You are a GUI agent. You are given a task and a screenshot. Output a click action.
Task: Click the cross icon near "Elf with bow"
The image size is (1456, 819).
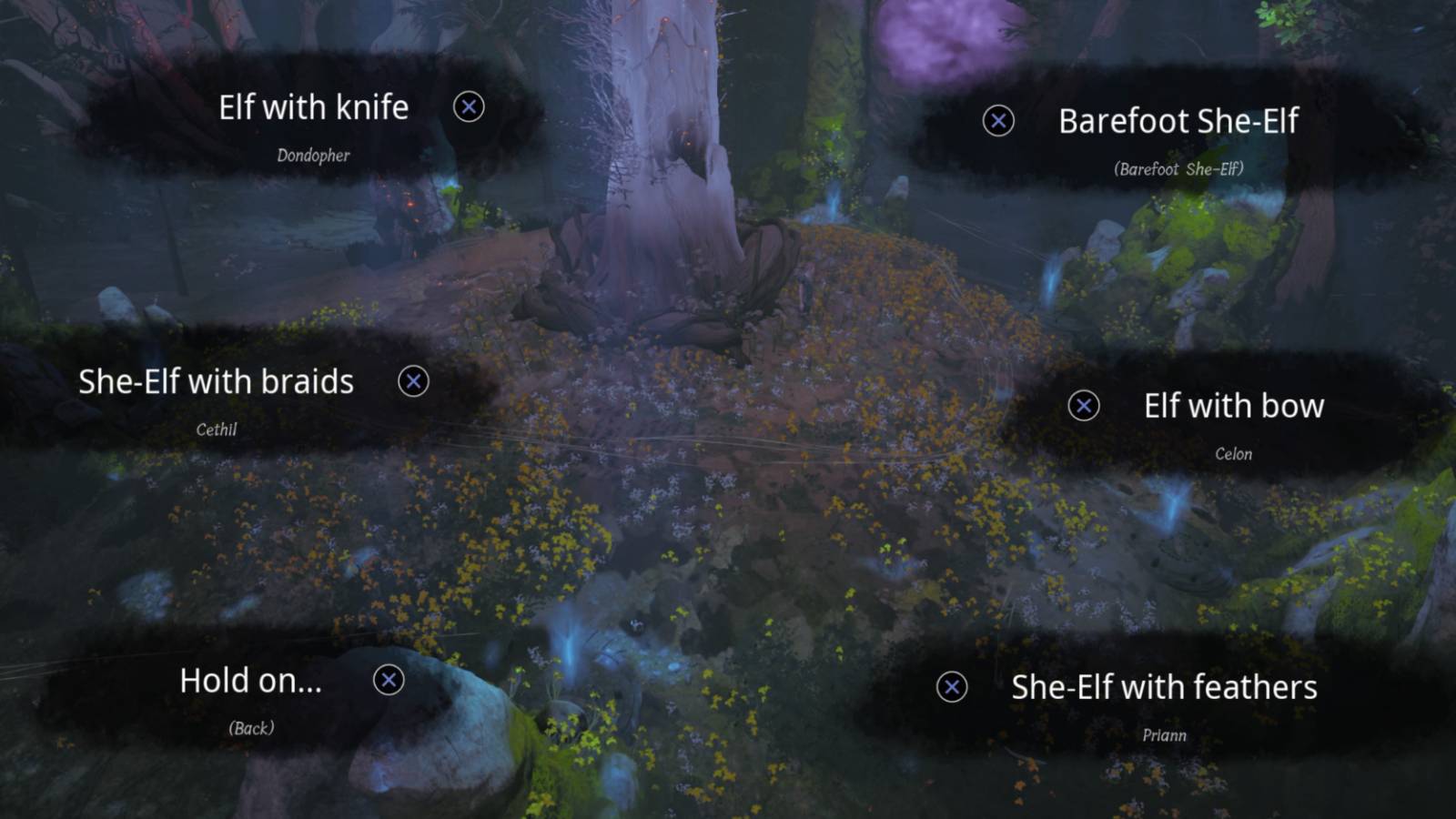click(1082, 406)
